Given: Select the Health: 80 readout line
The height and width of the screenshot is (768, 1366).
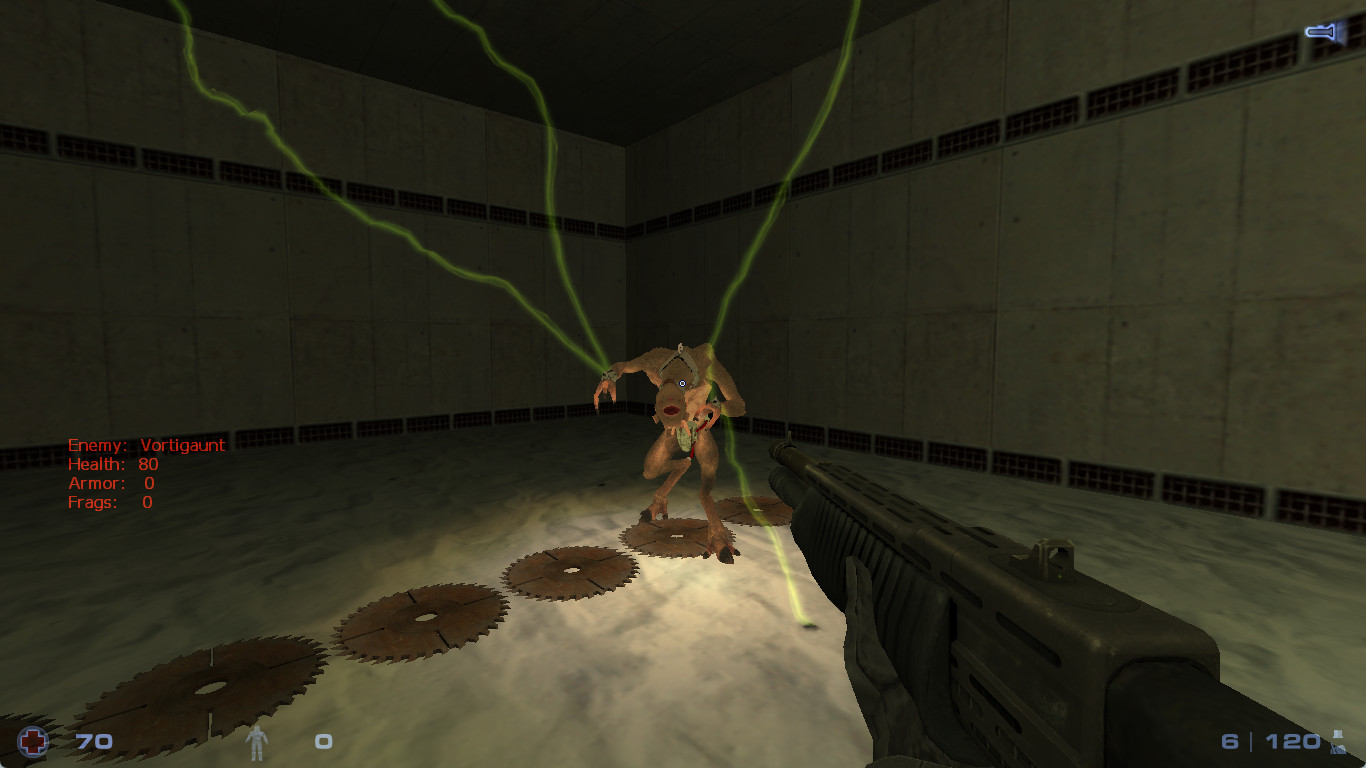Looking at the screenshot, I should [x=113, y=464].
